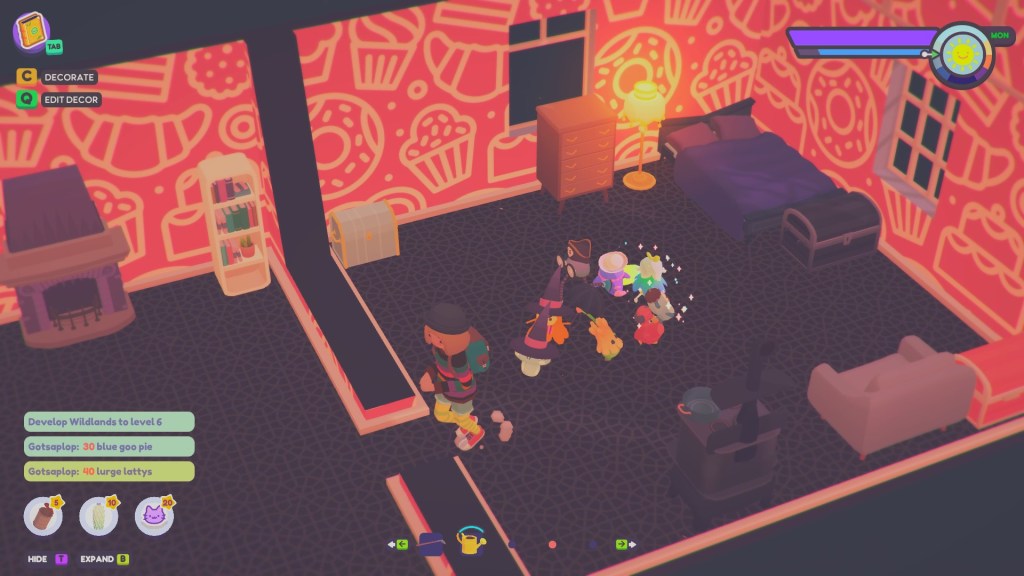Click the pale tassel reward badge
The width and height of the screenshot is (1024, 576).
click(98, 516)
